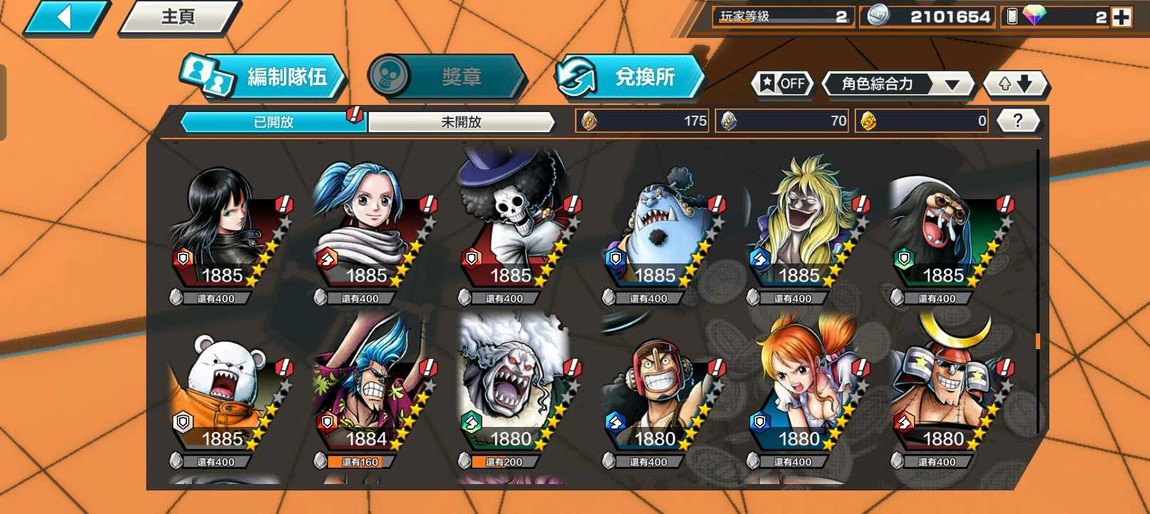
Task: Show the 未開放 locked characters
Action: point(461,122)
